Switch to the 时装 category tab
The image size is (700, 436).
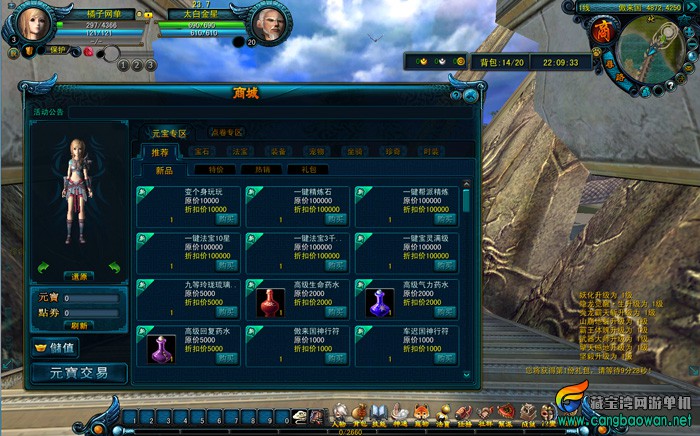coord(430,151)
